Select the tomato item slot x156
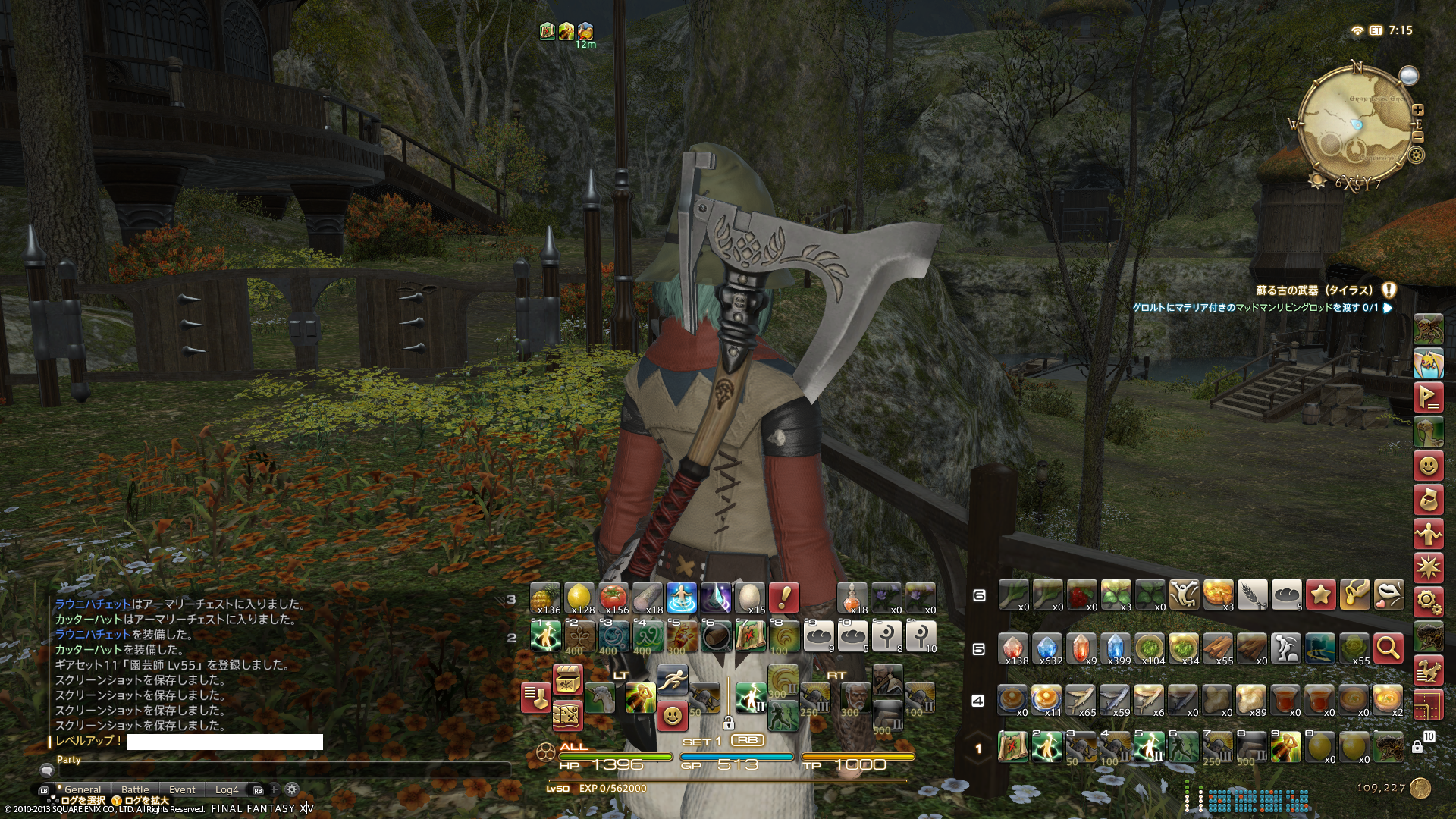Screen dimensions: 1456x819 pos(613,598)
